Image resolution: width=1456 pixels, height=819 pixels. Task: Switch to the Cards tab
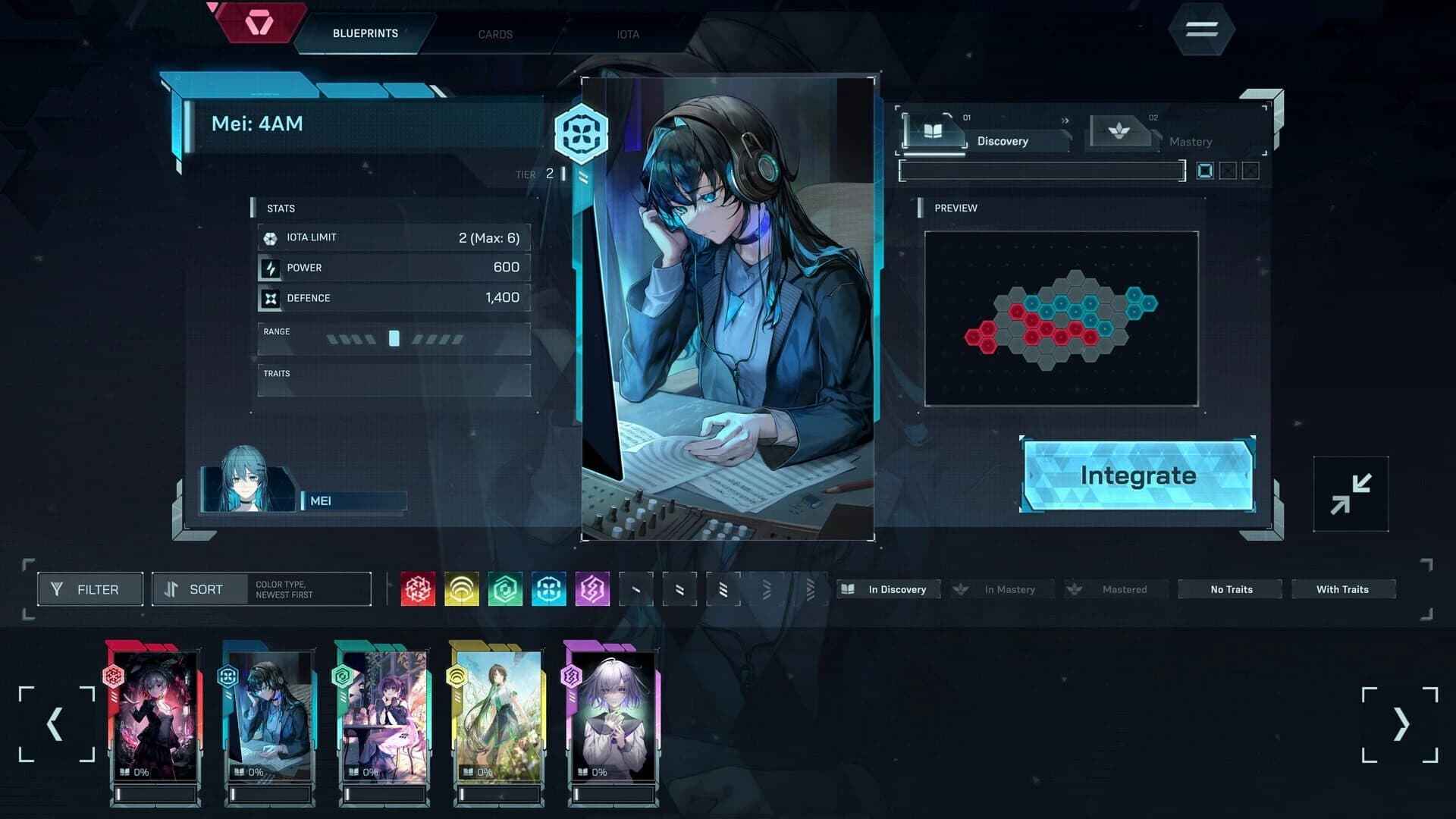(x=495, y=34)
